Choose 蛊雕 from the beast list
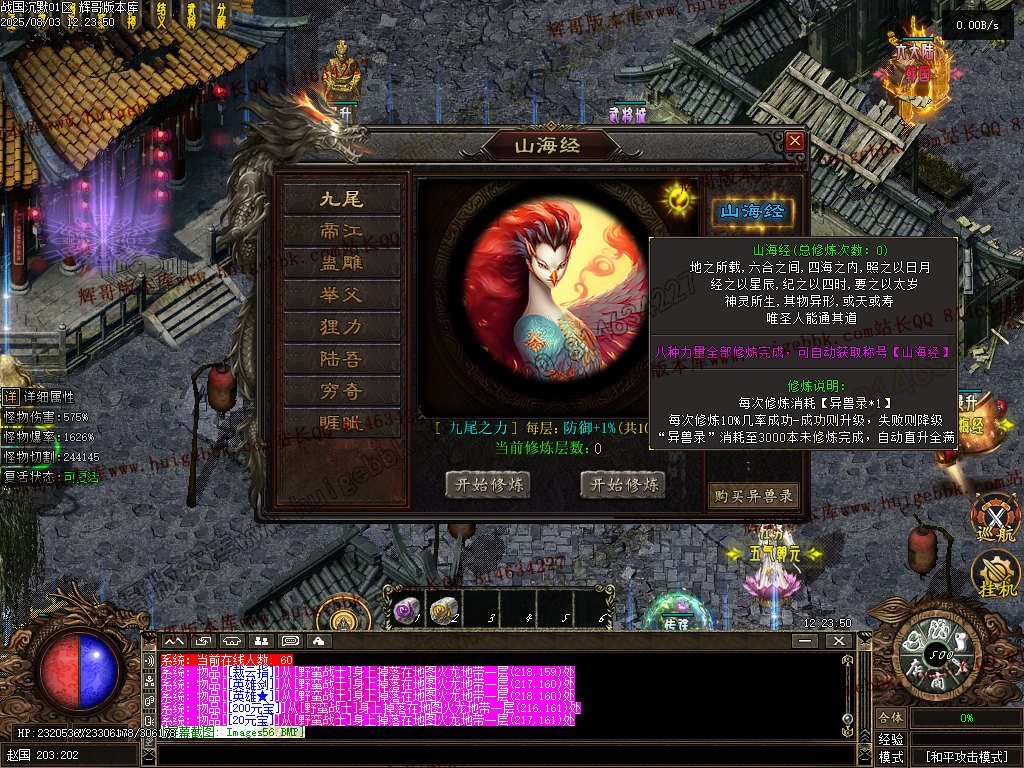 tap(342, 263)
